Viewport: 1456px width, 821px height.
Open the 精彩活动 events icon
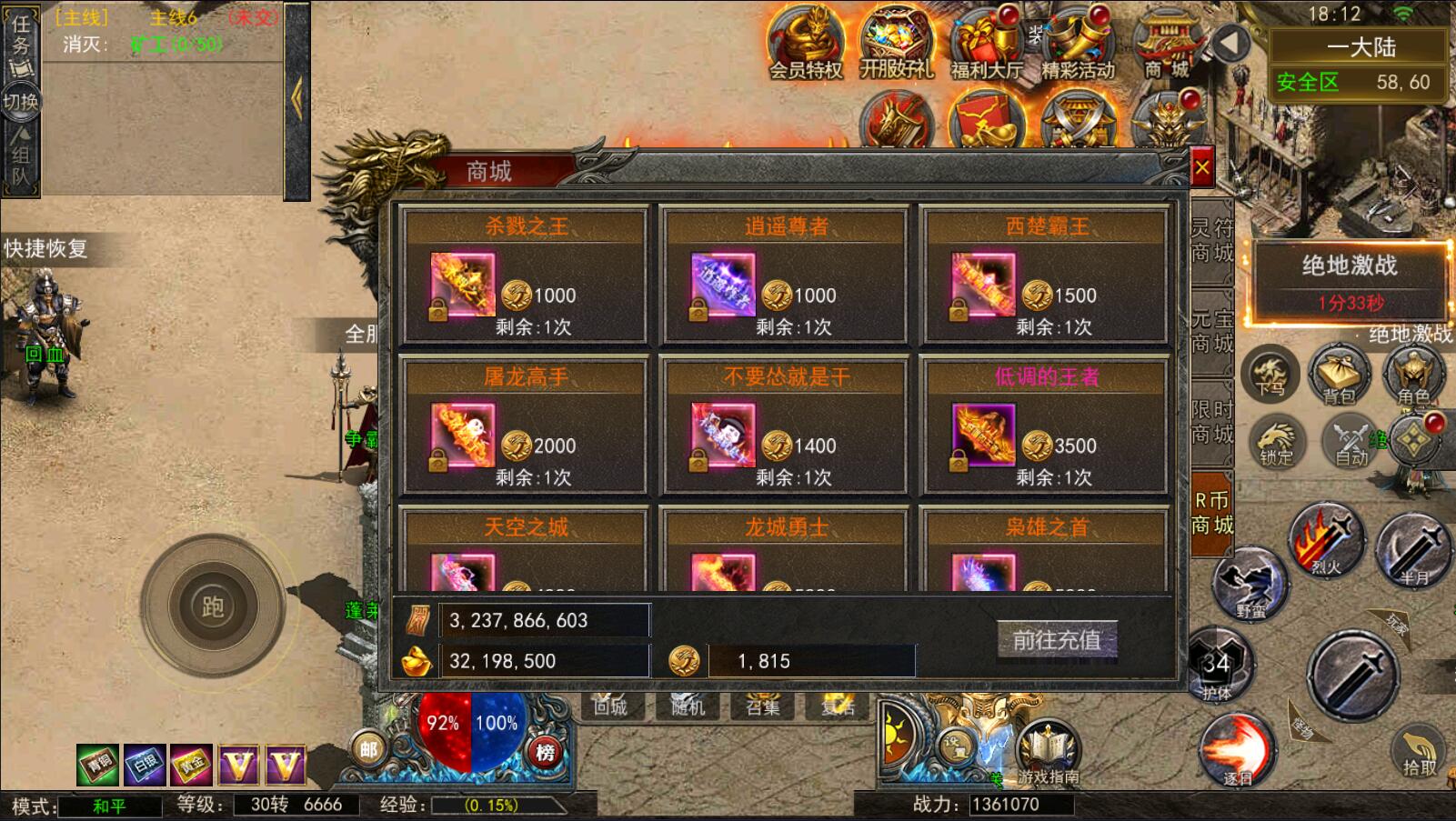tap(1078, 44)
